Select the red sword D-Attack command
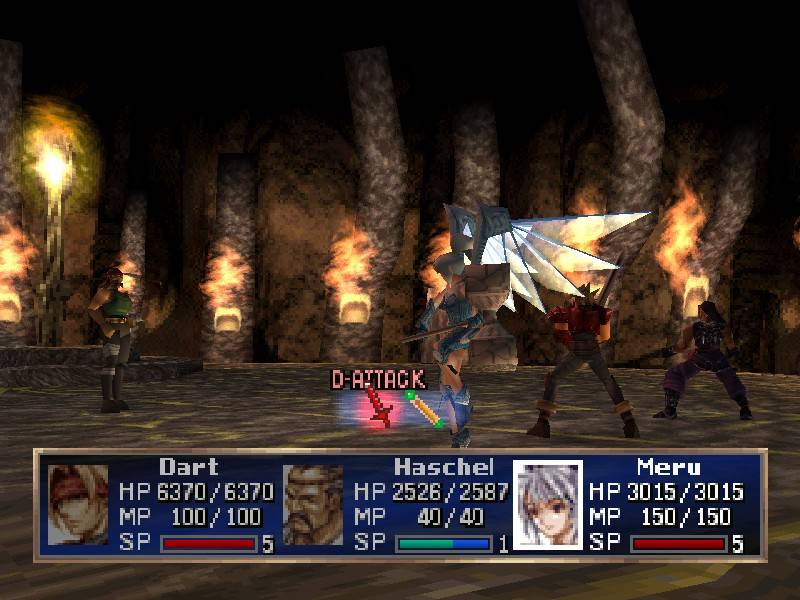 [379, 407]
